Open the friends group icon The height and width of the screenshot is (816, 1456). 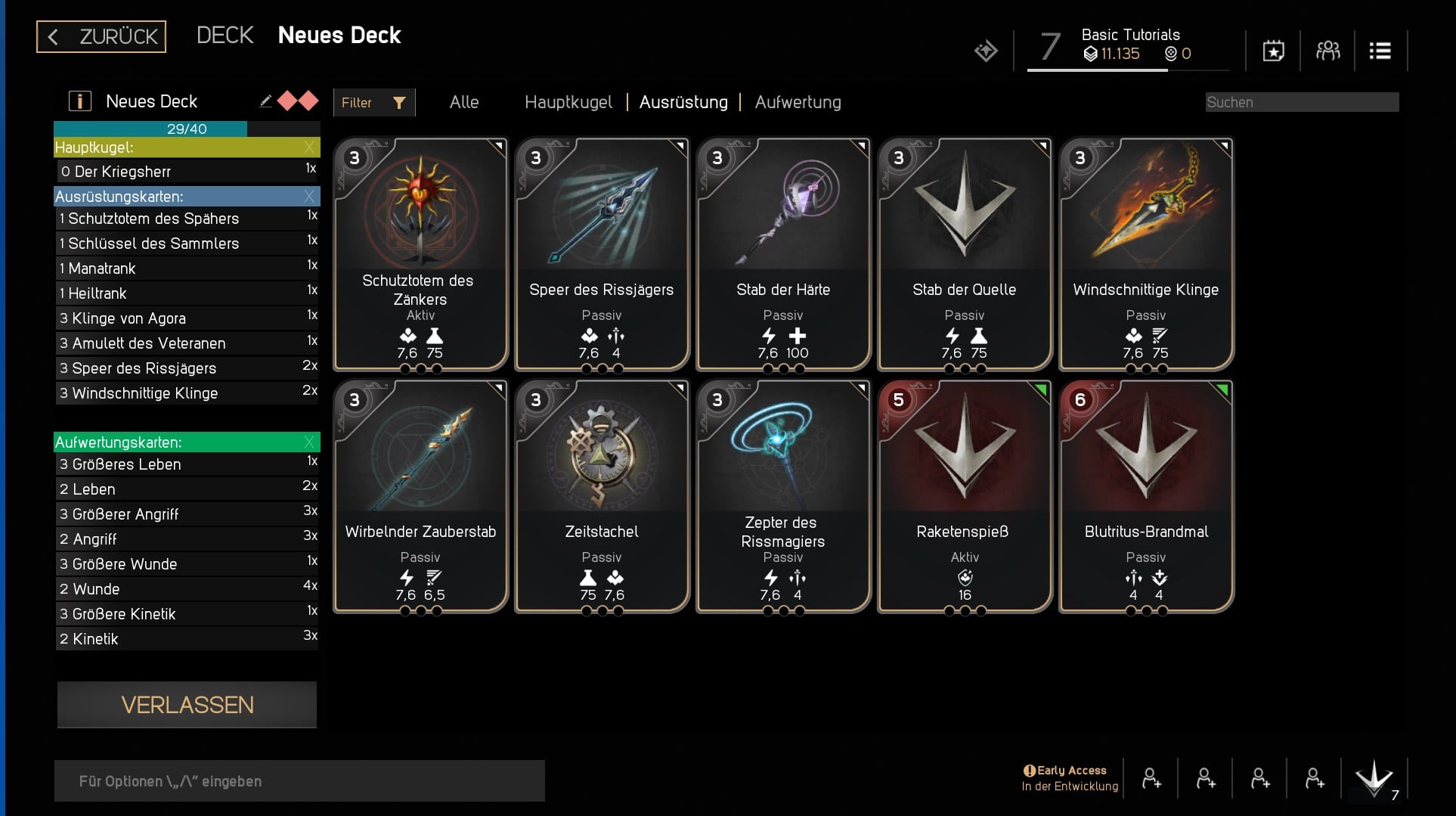[1327, 51]
